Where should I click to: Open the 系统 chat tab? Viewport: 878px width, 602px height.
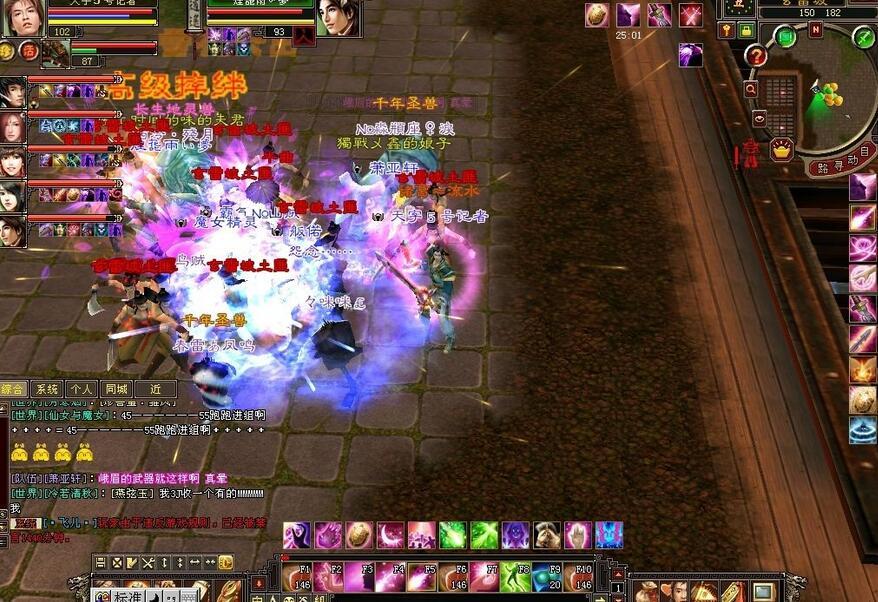(47, 389)
